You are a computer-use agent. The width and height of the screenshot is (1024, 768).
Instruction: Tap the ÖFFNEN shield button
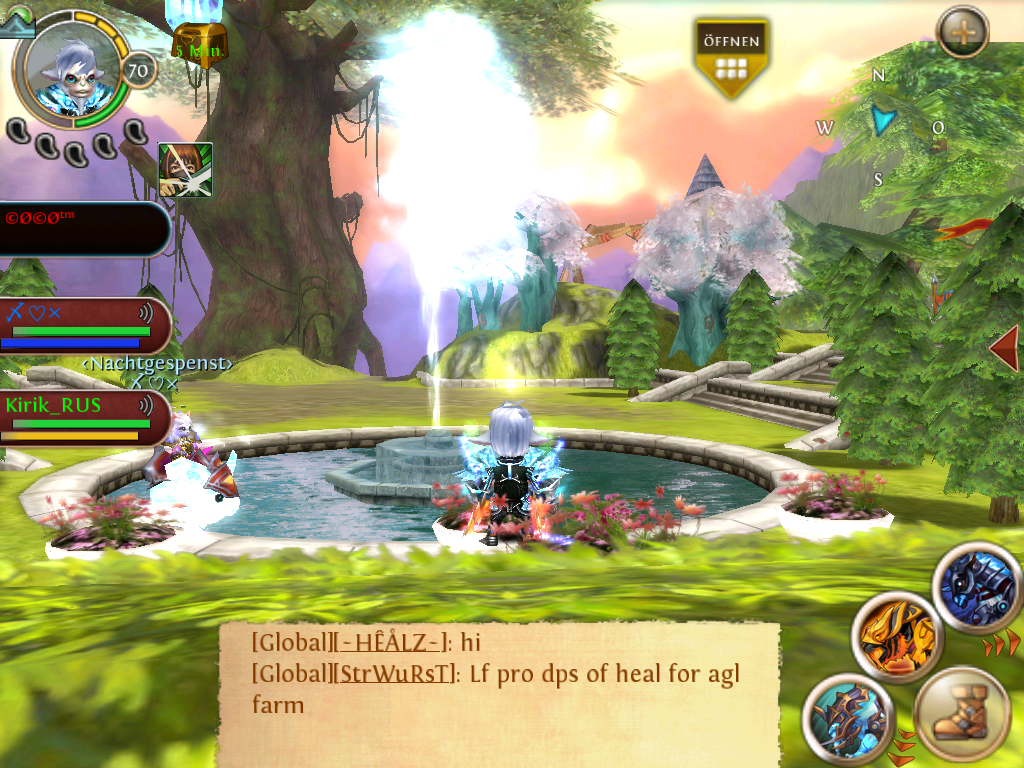(x=731, y=57)
